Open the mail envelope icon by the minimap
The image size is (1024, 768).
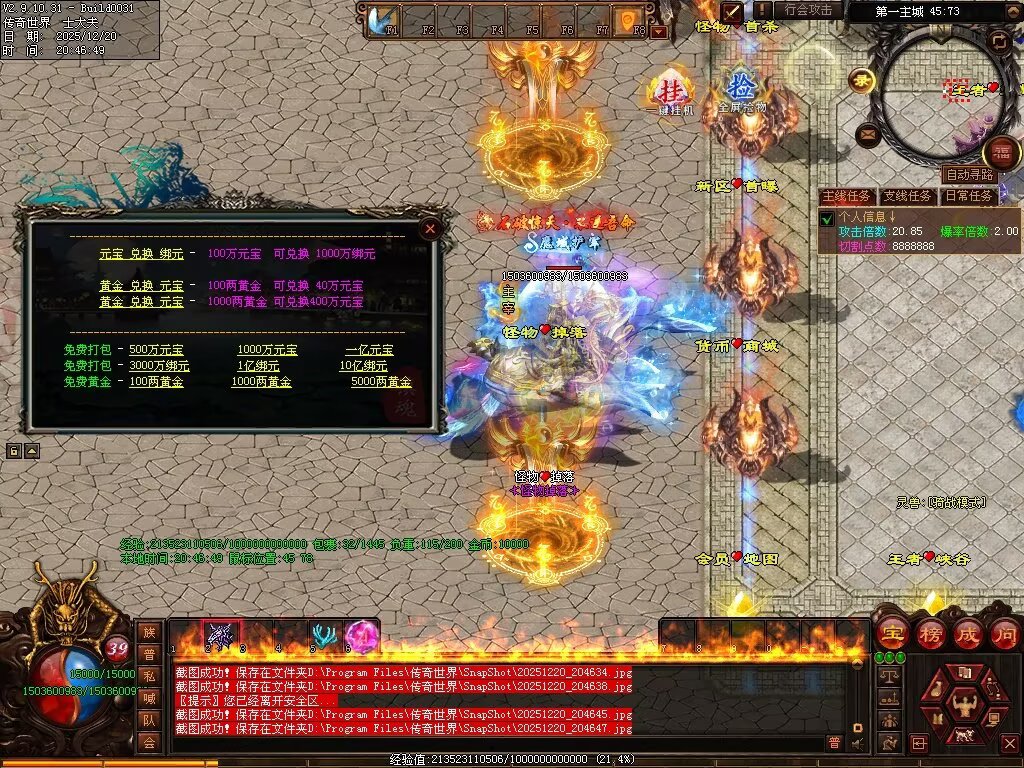point(868,132)
